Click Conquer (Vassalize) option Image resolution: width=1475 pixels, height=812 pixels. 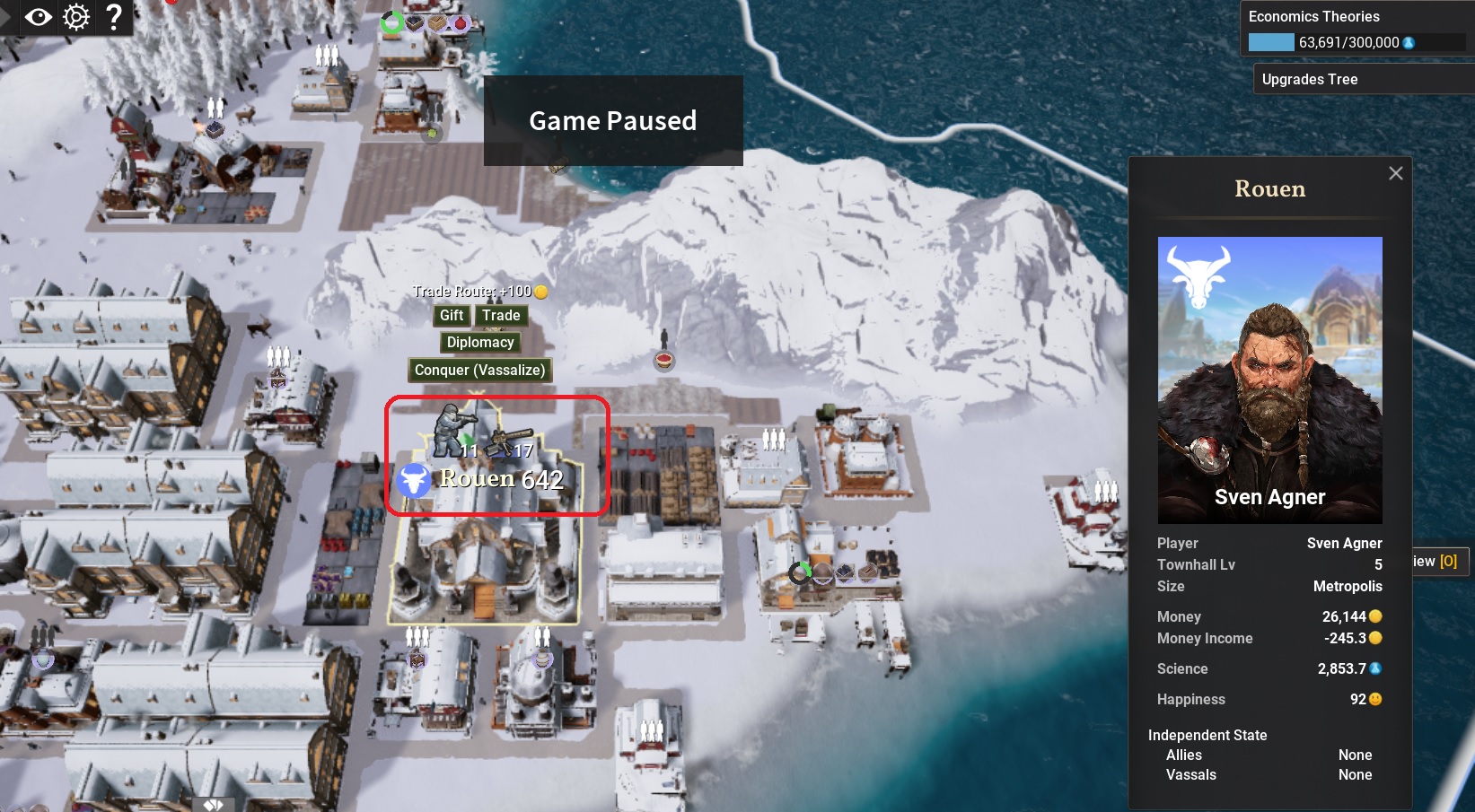(x=479, y=370)
